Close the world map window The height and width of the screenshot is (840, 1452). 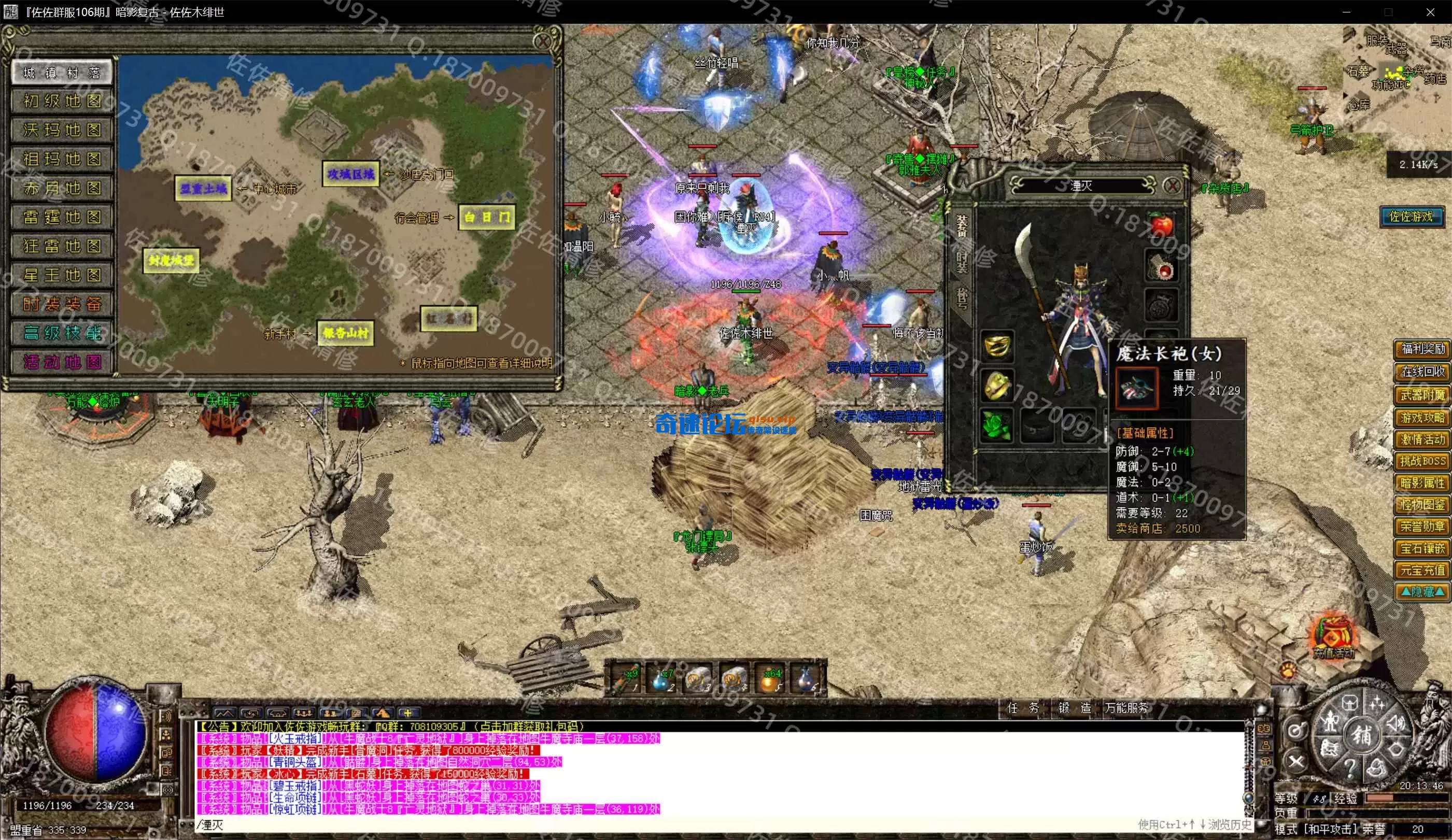[x=542, y=41]
